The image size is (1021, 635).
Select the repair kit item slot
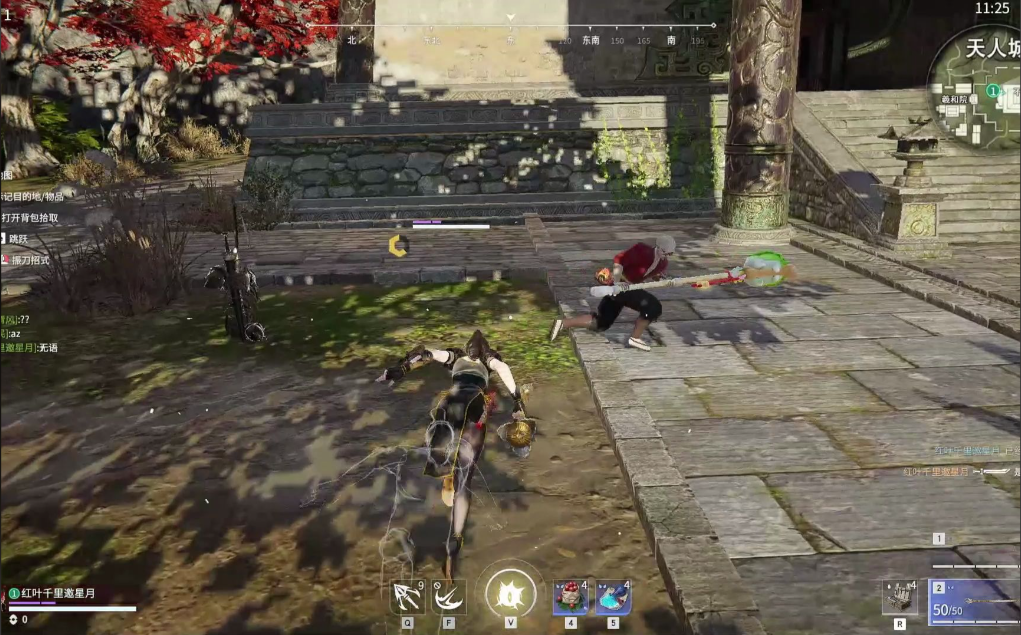899,597
